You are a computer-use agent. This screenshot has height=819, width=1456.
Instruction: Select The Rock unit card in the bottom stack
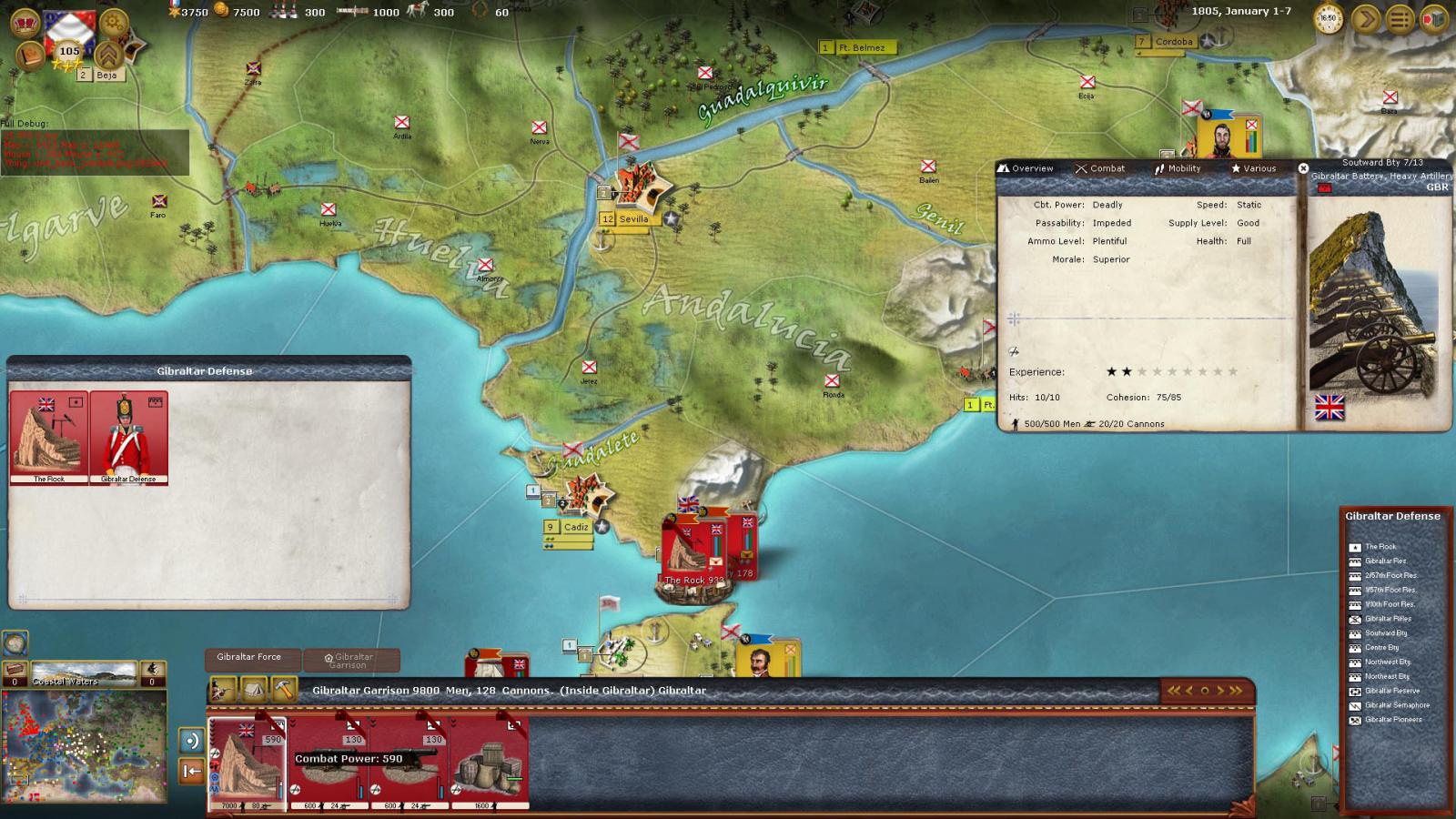(x=248, y=763)
